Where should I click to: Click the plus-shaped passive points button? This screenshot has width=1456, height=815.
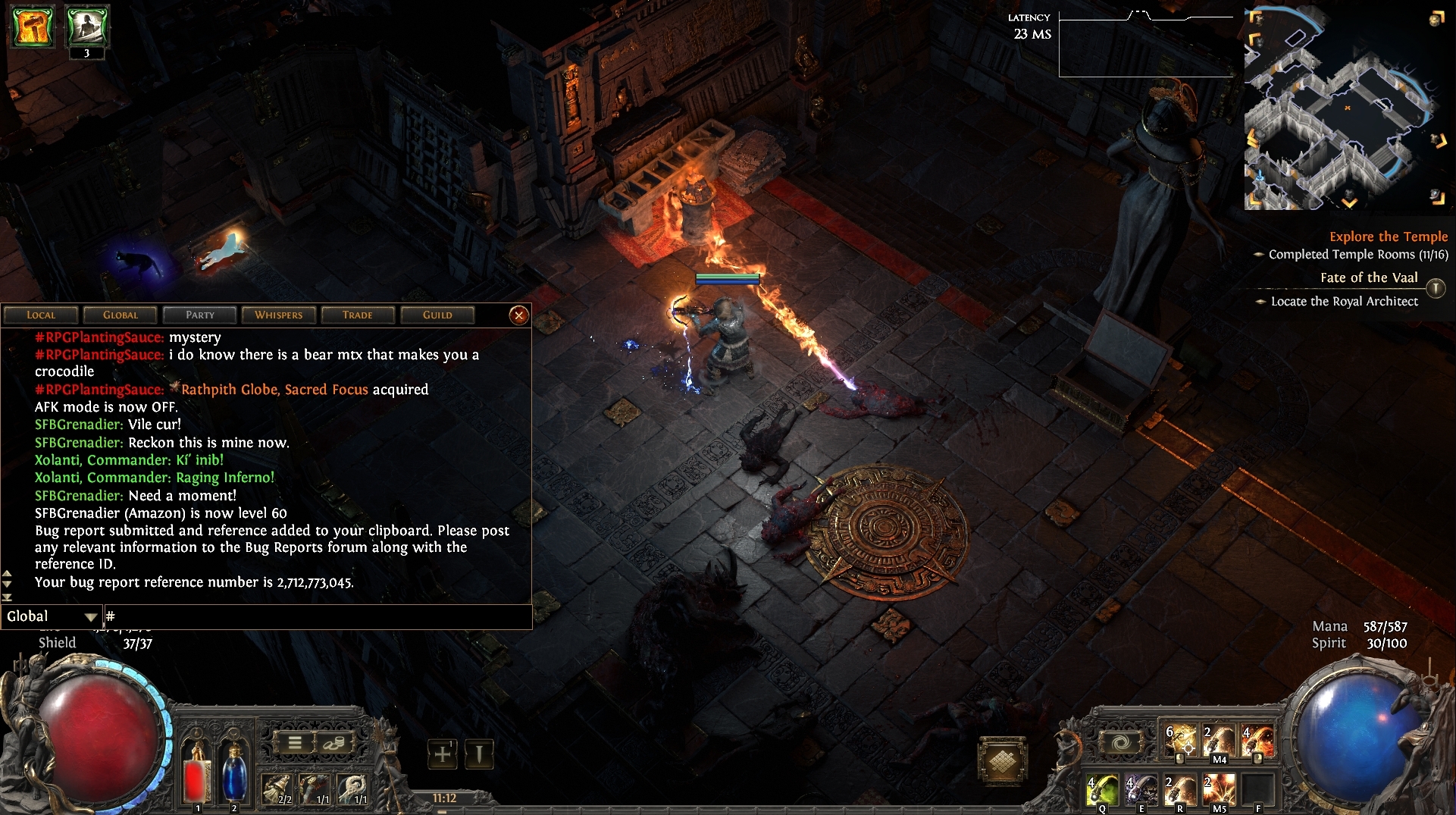(443, 754)
